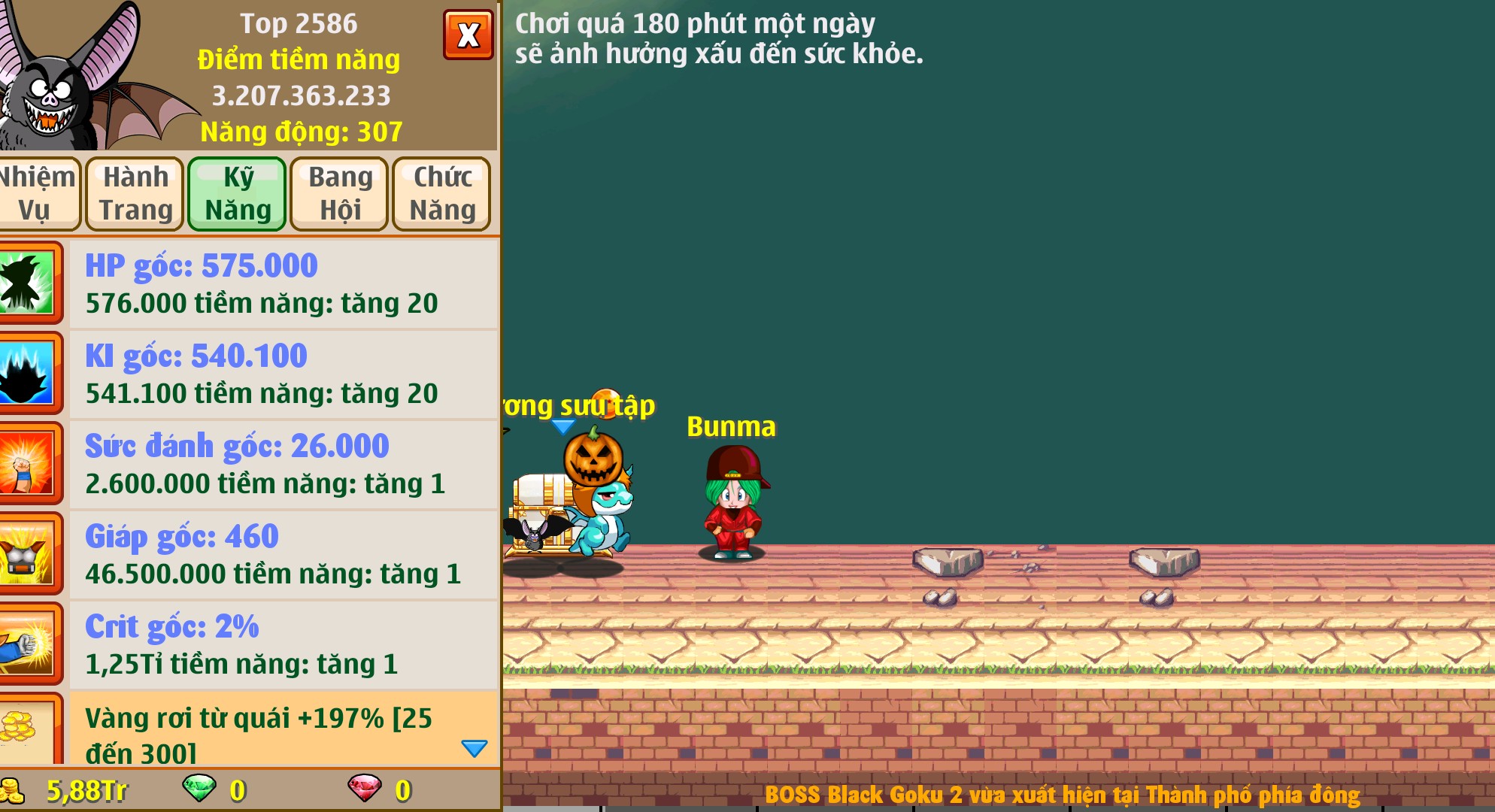Click the red gem currency icon
The width and height of the screenshot is (1495, 812).
365,790
